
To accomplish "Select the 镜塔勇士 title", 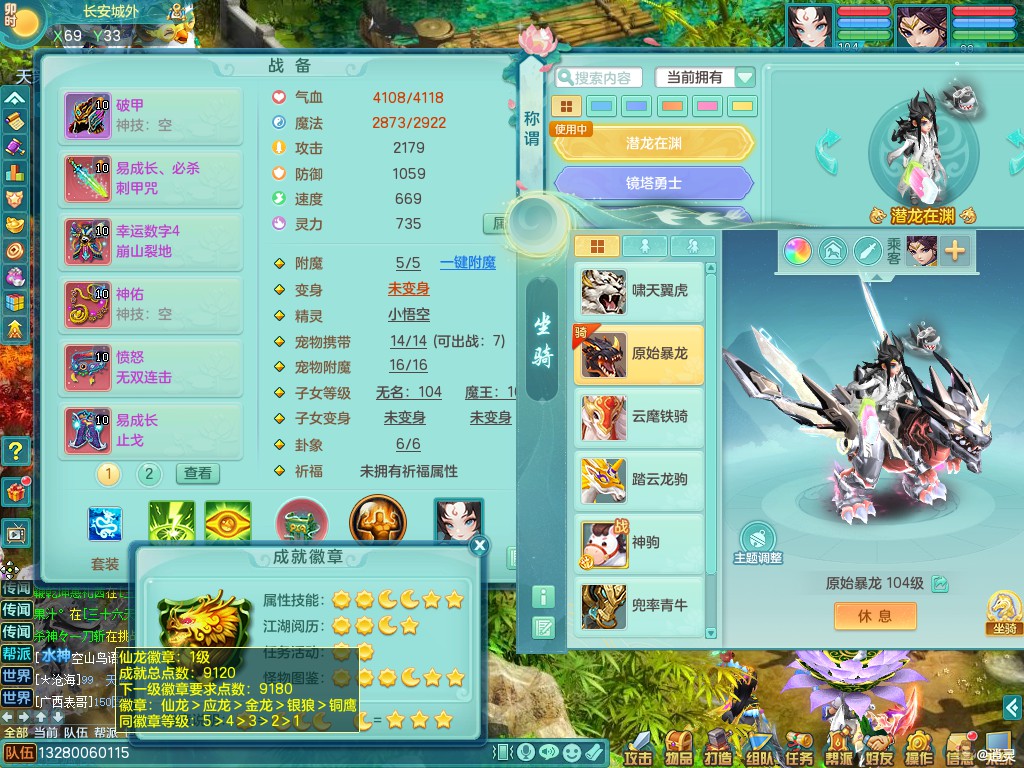I will coord(654,184).
